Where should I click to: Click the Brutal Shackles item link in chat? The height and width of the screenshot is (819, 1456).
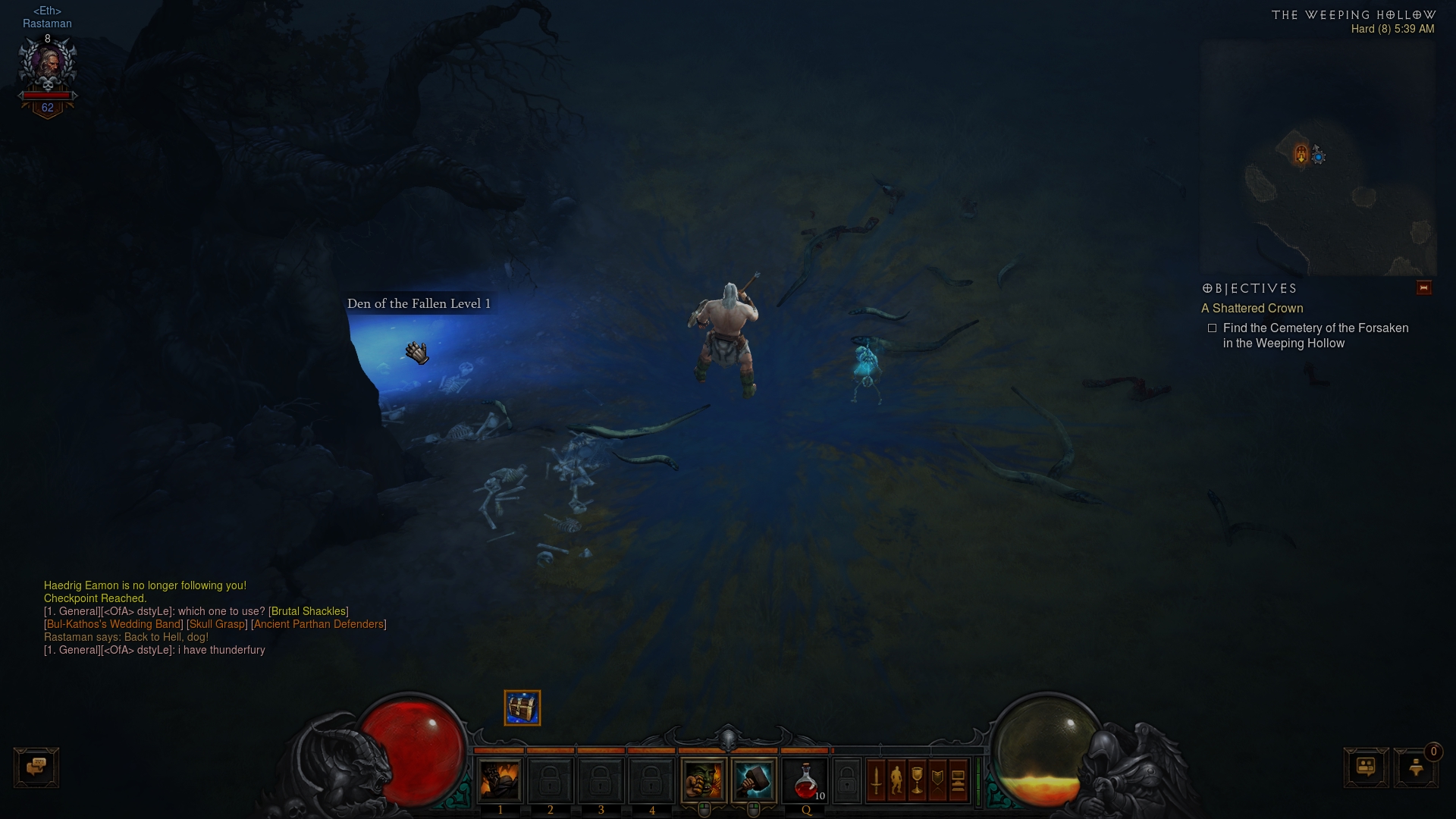click(x=309, y=611)
